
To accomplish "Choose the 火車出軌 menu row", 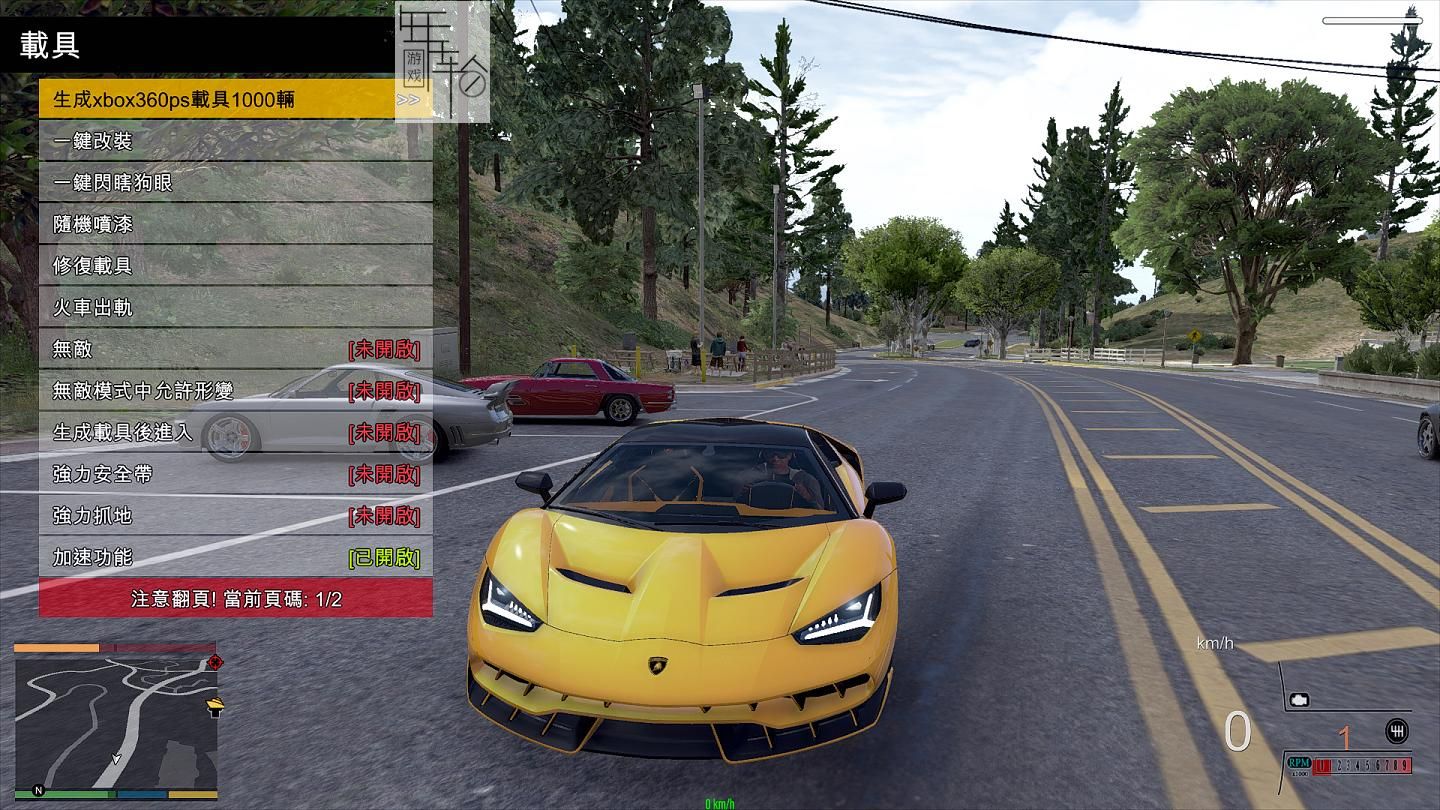I will point(235,307).
